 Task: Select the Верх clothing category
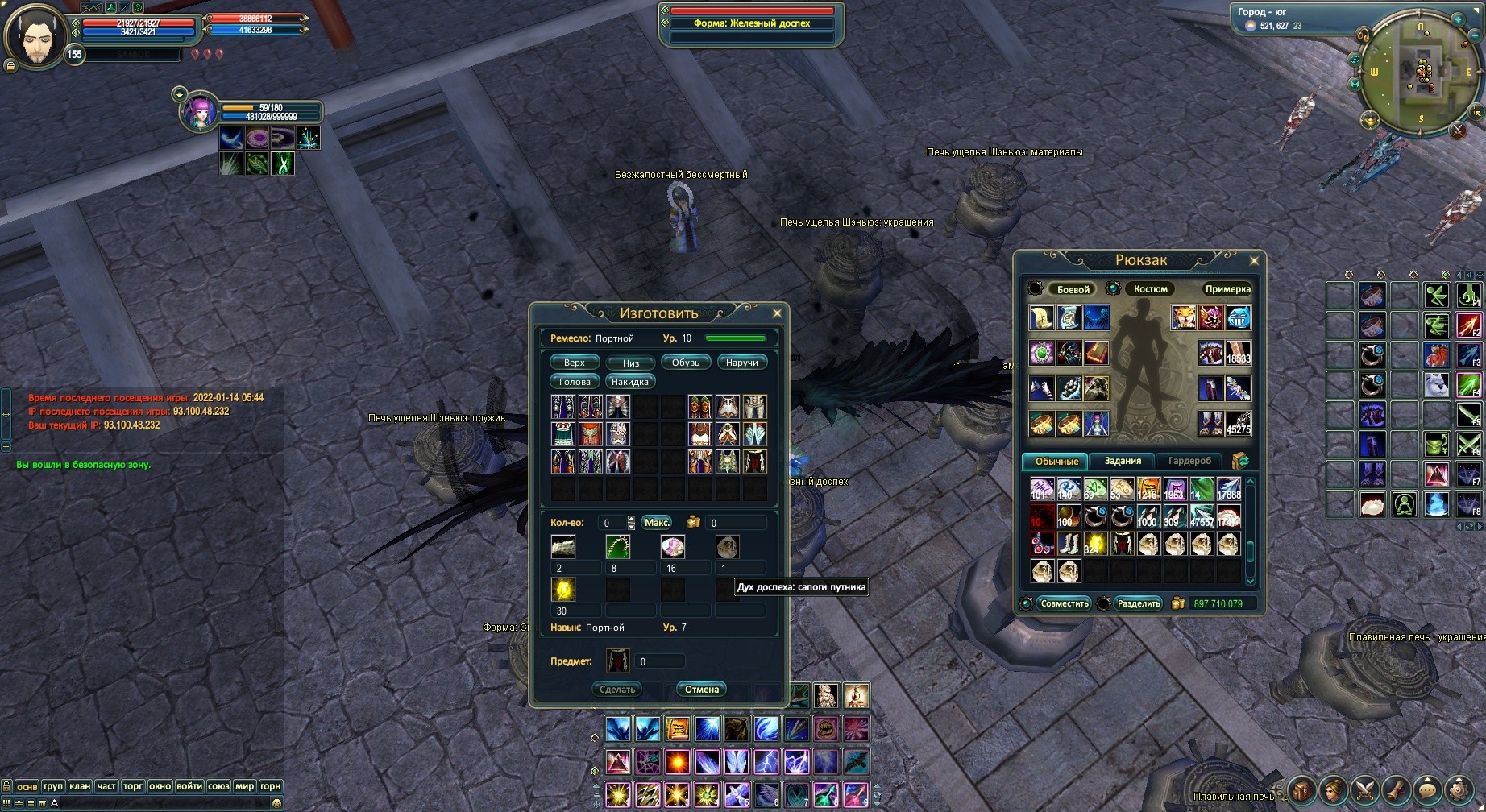click(575, 362)
